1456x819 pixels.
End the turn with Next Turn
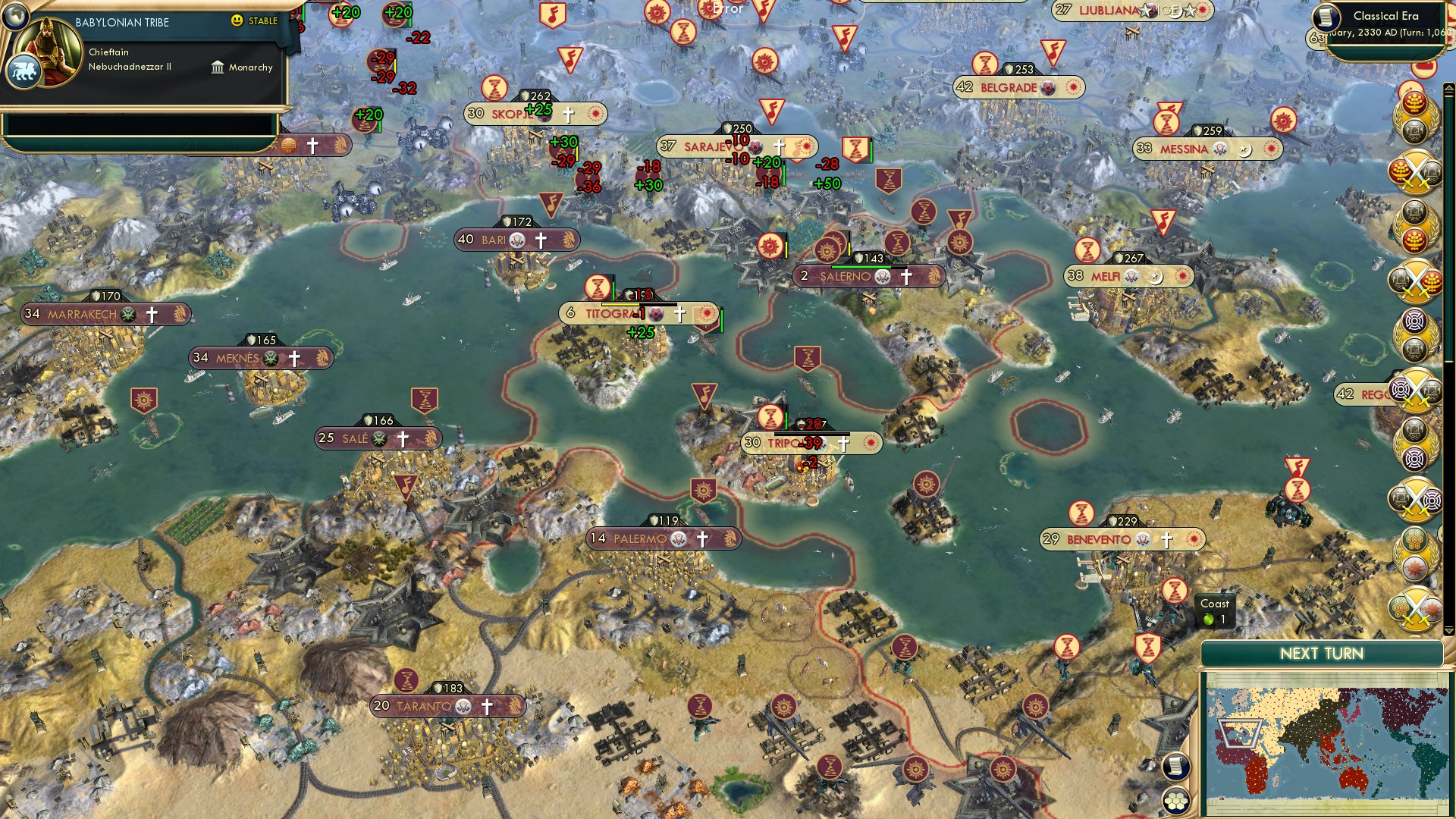1321,654
